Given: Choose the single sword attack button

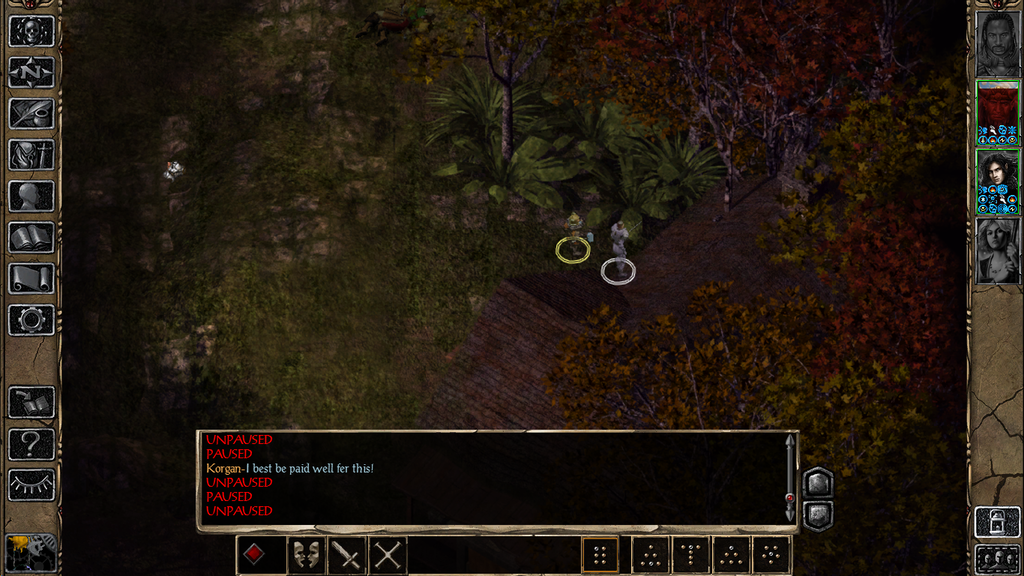Looking at the screenshot, I should click(x=347, y=555).
